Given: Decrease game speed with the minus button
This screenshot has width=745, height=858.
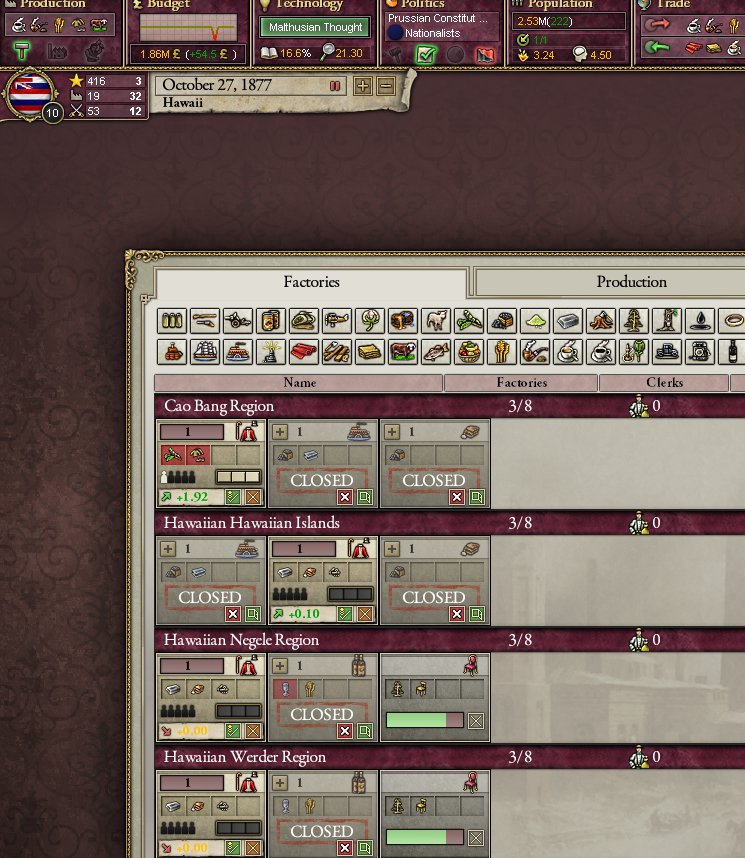Looking at the screenshot, I should tap(386, 86).
